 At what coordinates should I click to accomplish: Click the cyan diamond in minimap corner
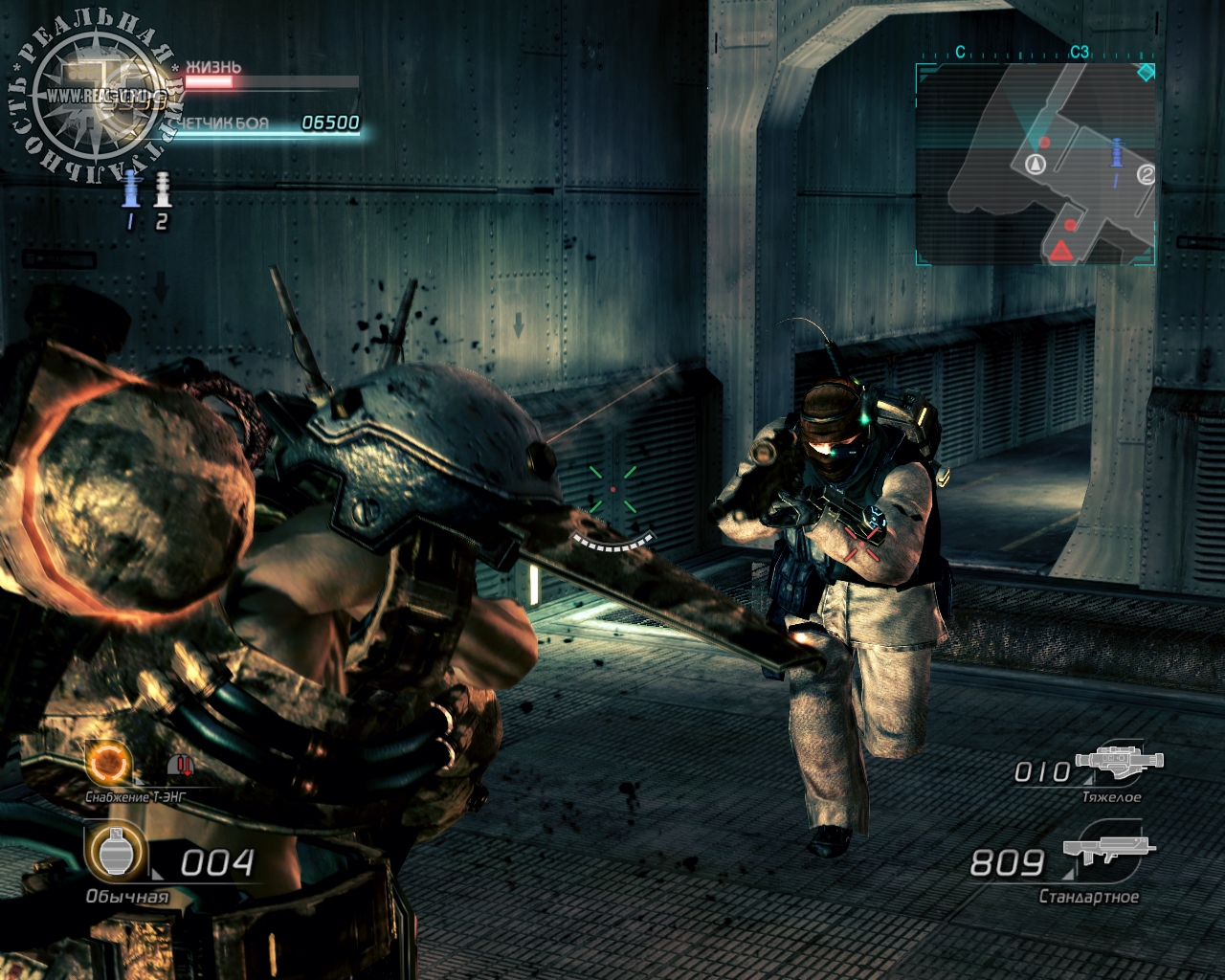click(1145, 72)
